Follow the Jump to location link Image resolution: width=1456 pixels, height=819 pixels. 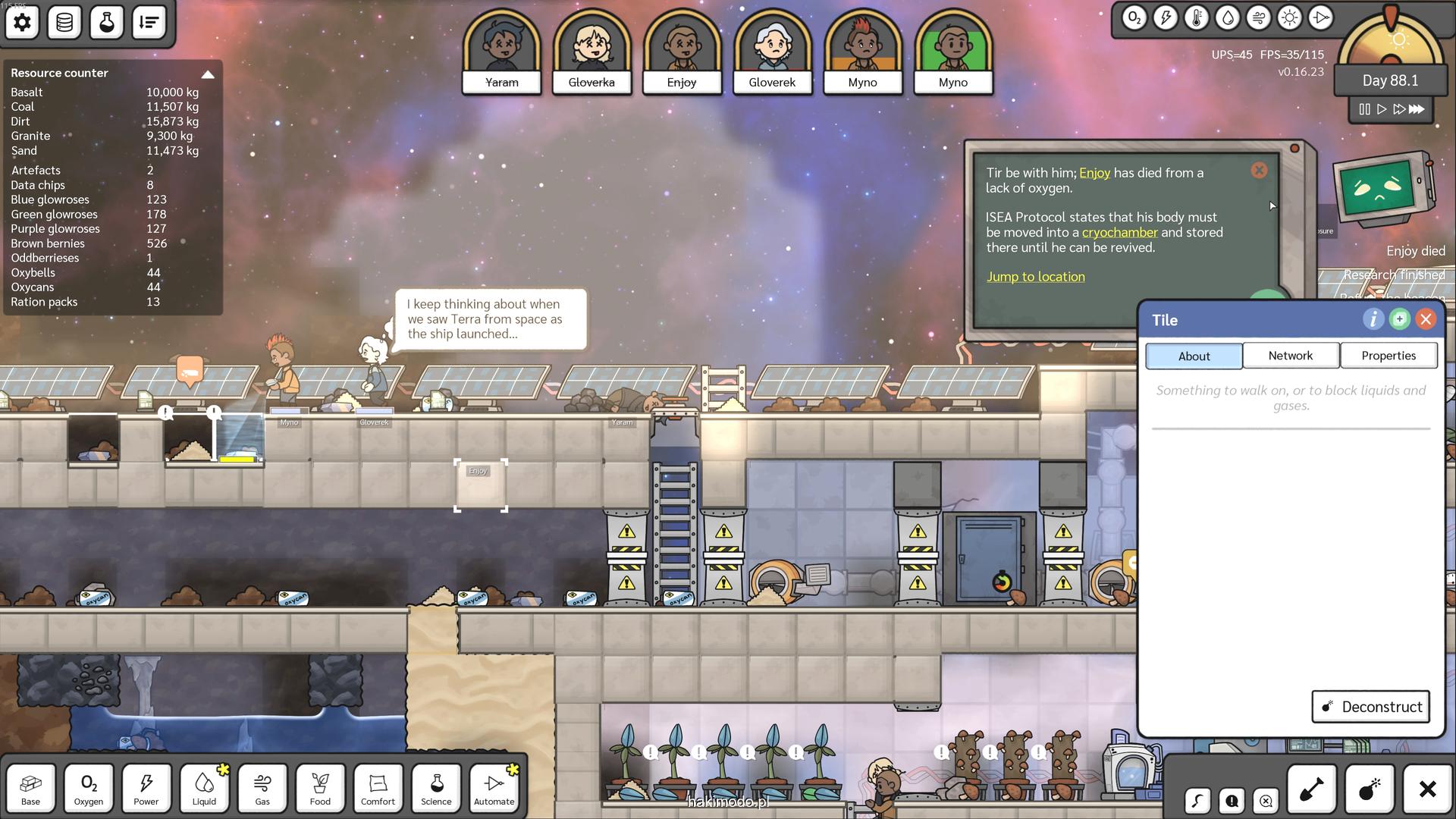coord(1035,277)
